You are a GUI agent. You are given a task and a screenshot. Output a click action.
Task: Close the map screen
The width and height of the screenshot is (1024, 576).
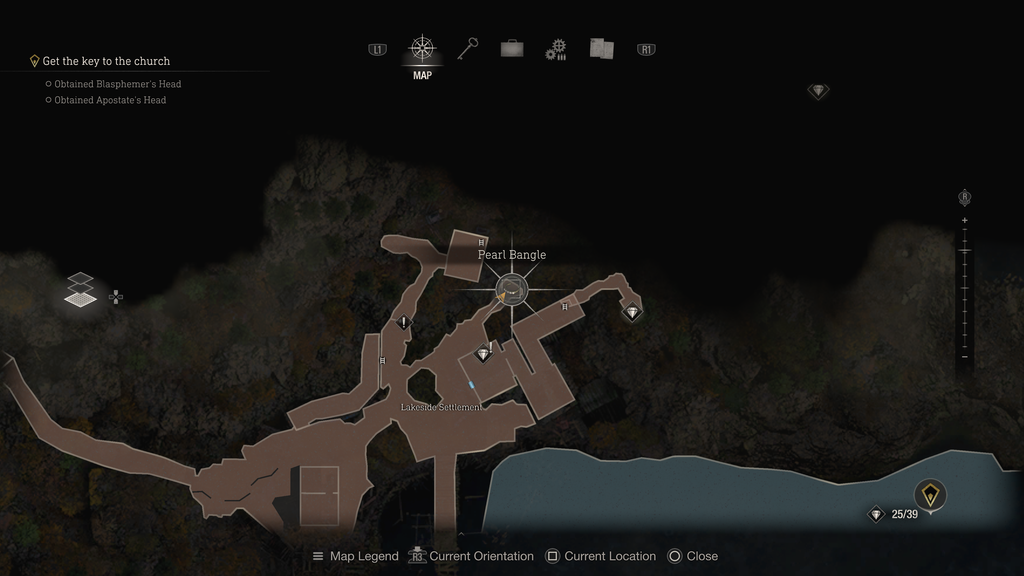pos(692,556)
